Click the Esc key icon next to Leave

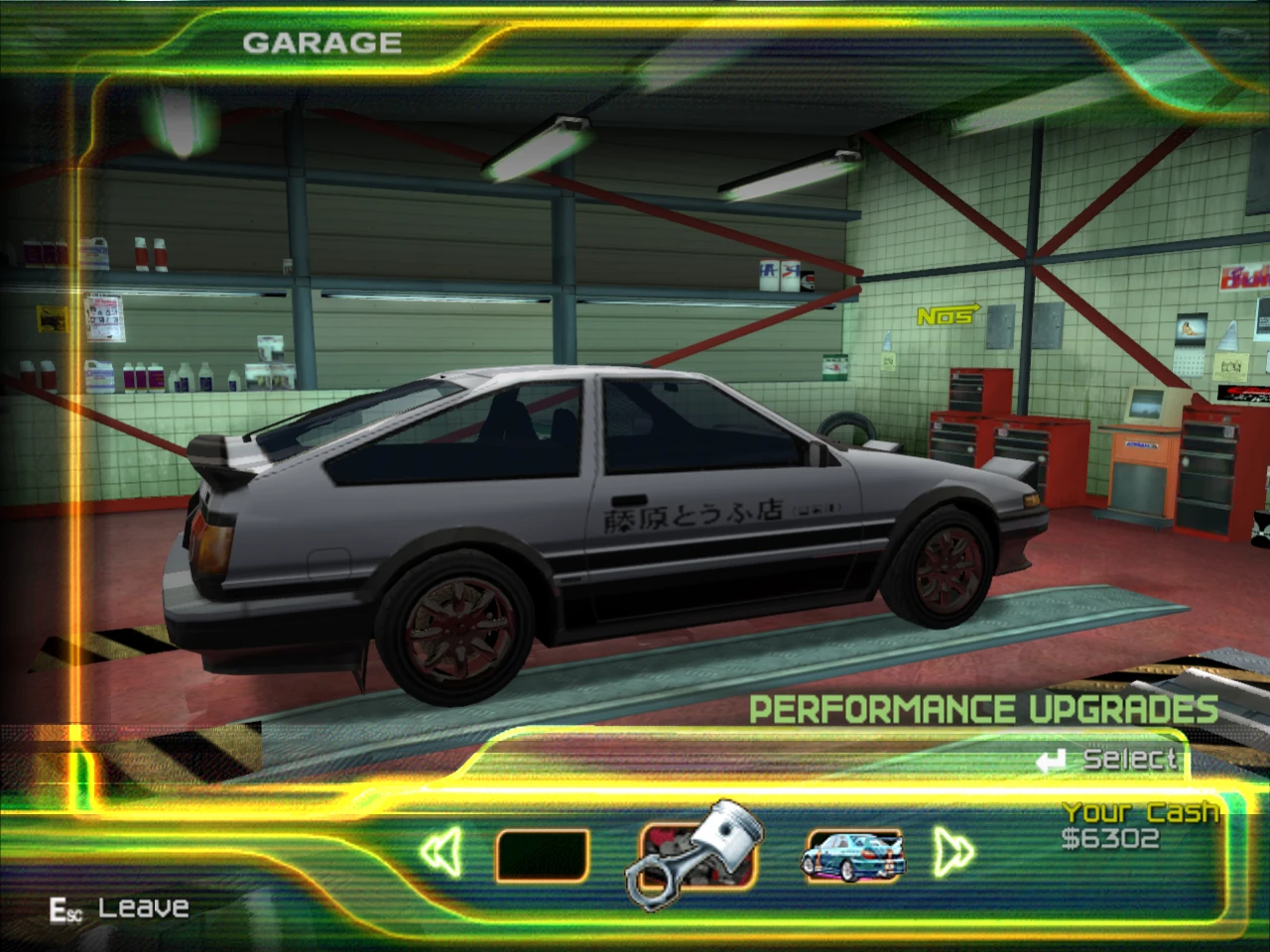(66, 905)
